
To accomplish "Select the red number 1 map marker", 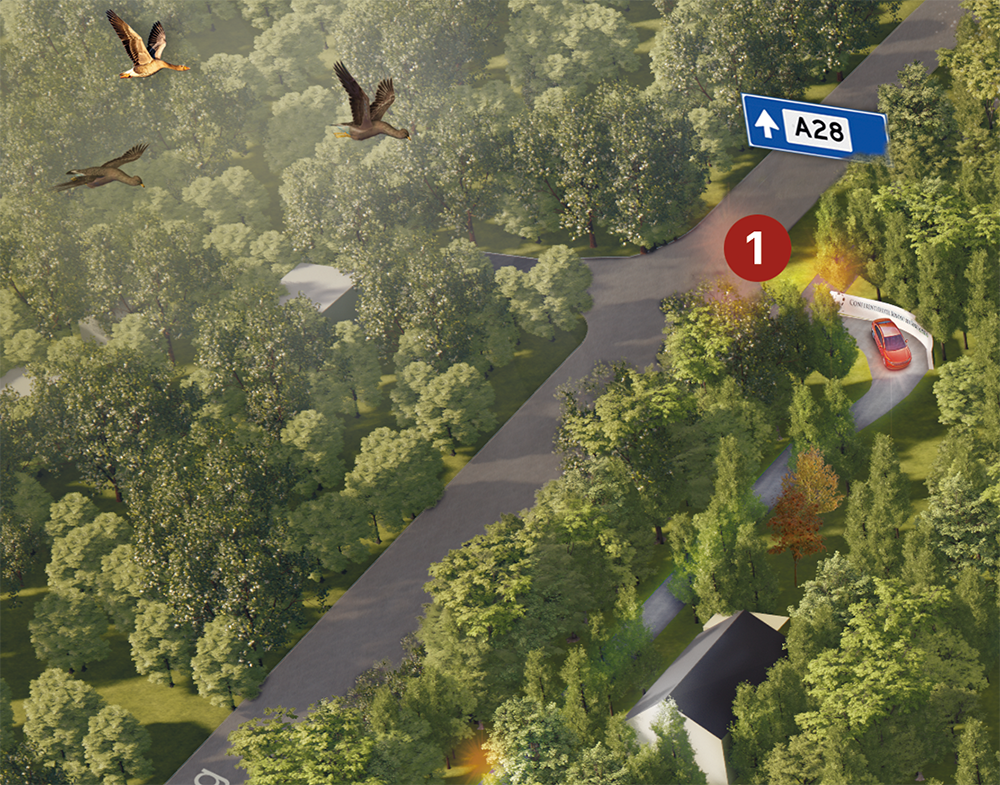I will coord(757,248).
